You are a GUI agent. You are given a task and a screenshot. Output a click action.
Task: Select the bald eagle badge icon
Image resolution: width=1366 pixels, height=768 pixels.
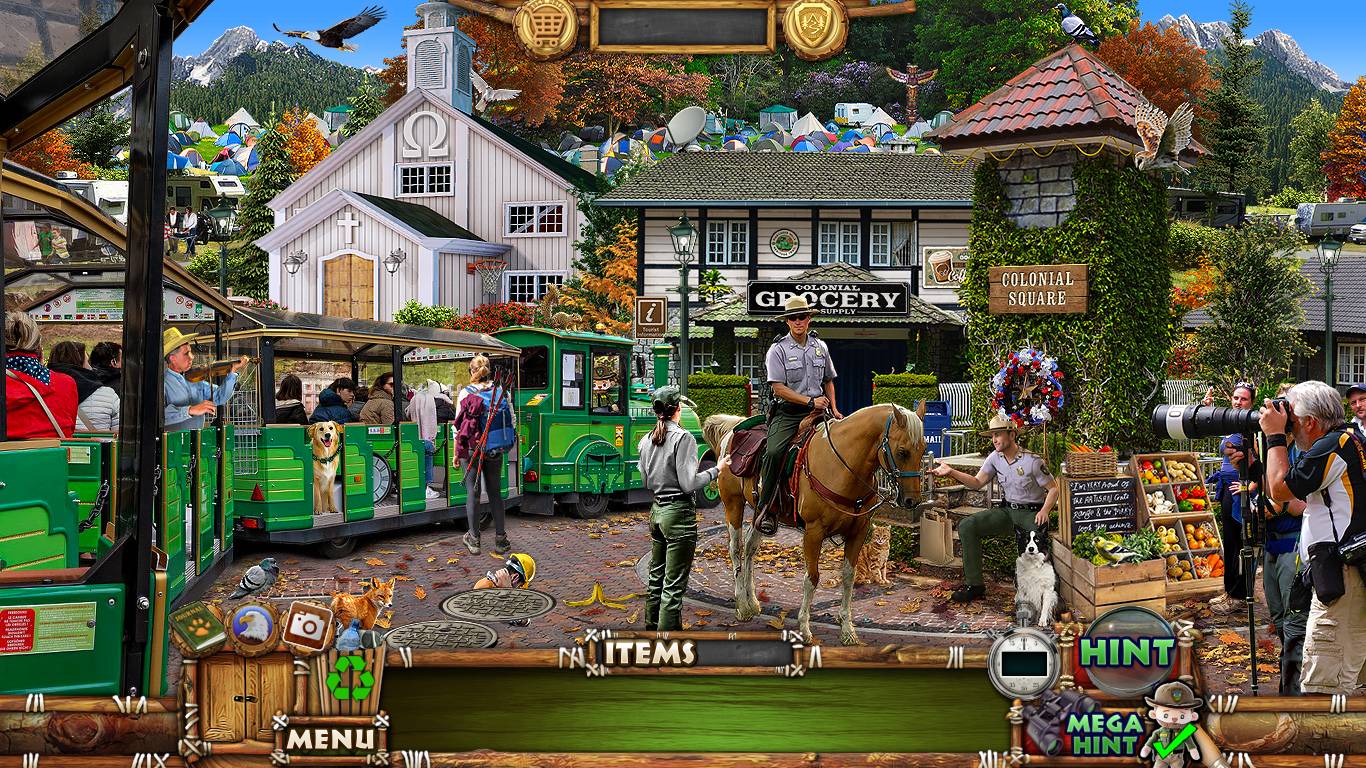pos(252,627)
